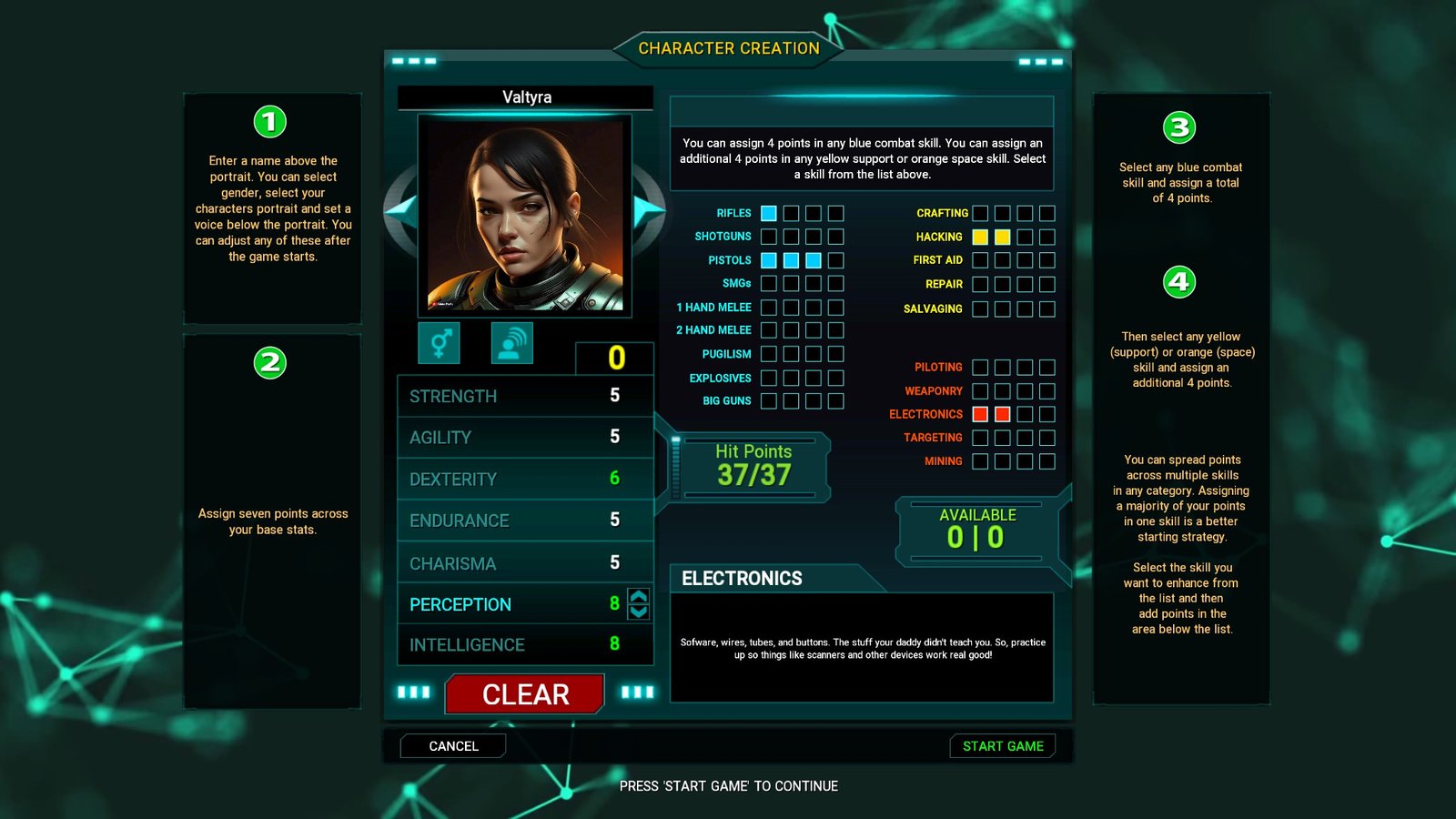Viewport: 1456px width, 819px height.
Task: Select the Strength stat row
Action: [x=525, y=396]
